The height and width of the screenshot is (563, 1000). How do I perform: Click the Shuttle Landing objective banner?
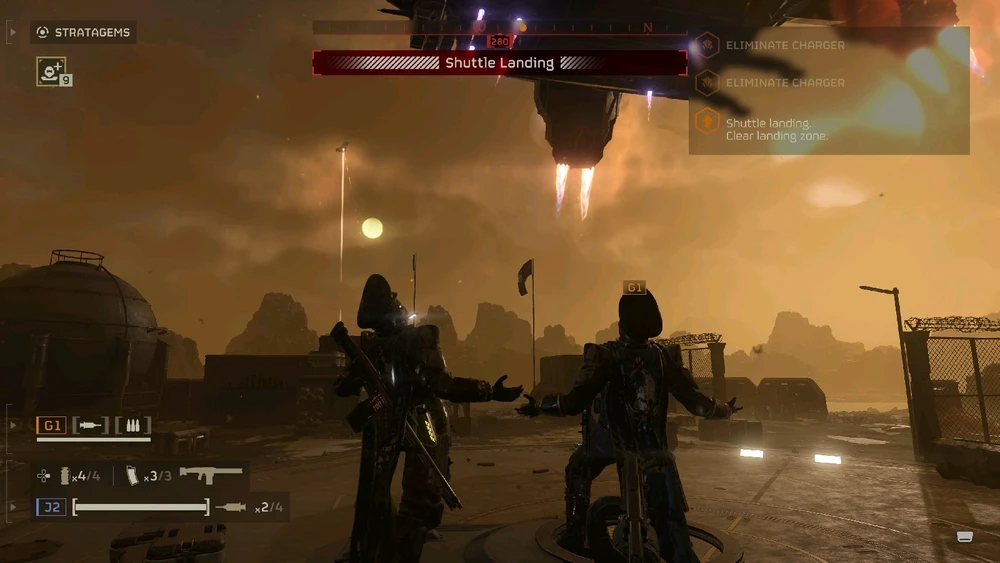tap(499, 63)
